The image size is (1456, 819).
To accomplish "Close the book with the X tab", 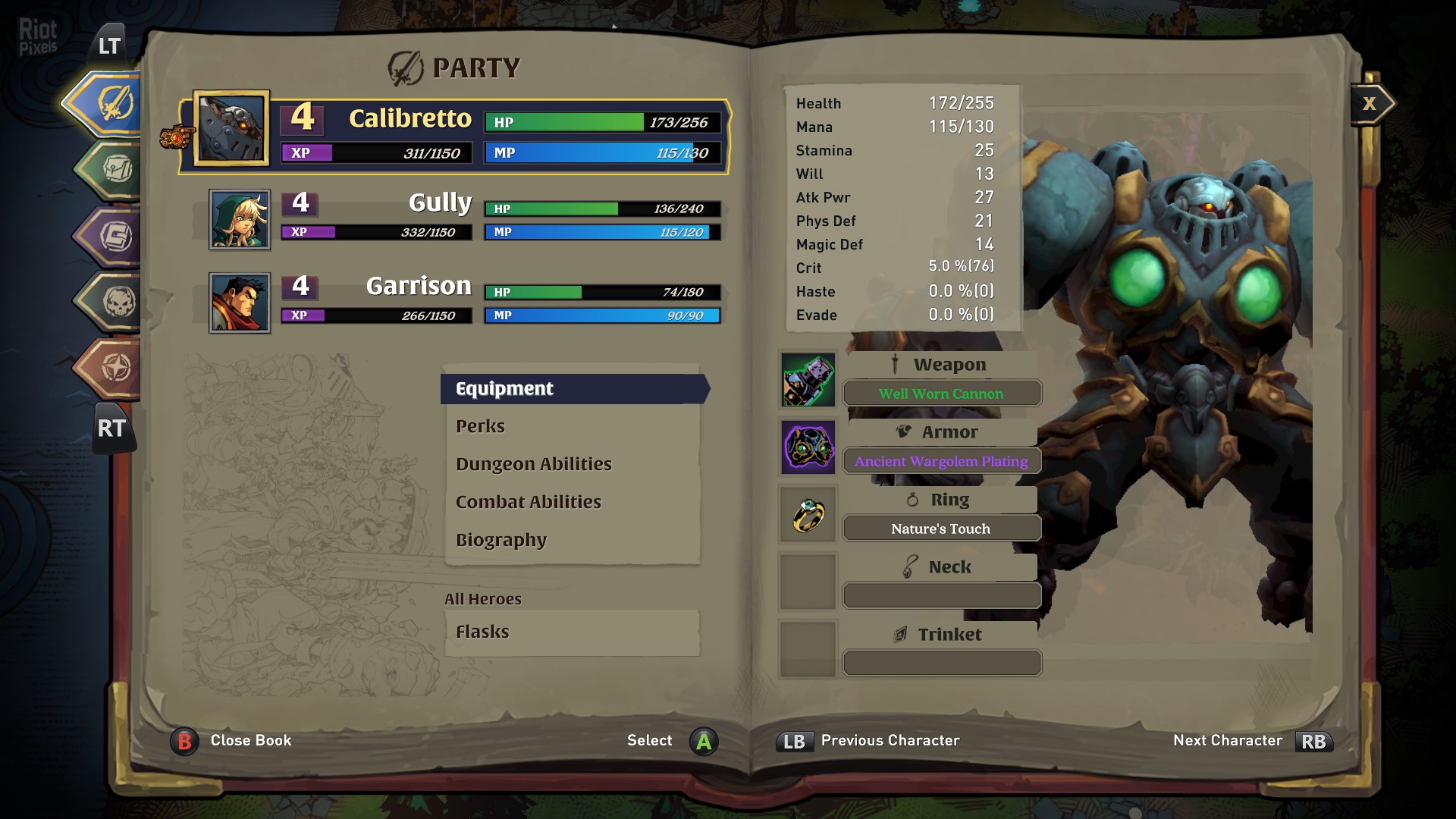I will pos(1370,104).
